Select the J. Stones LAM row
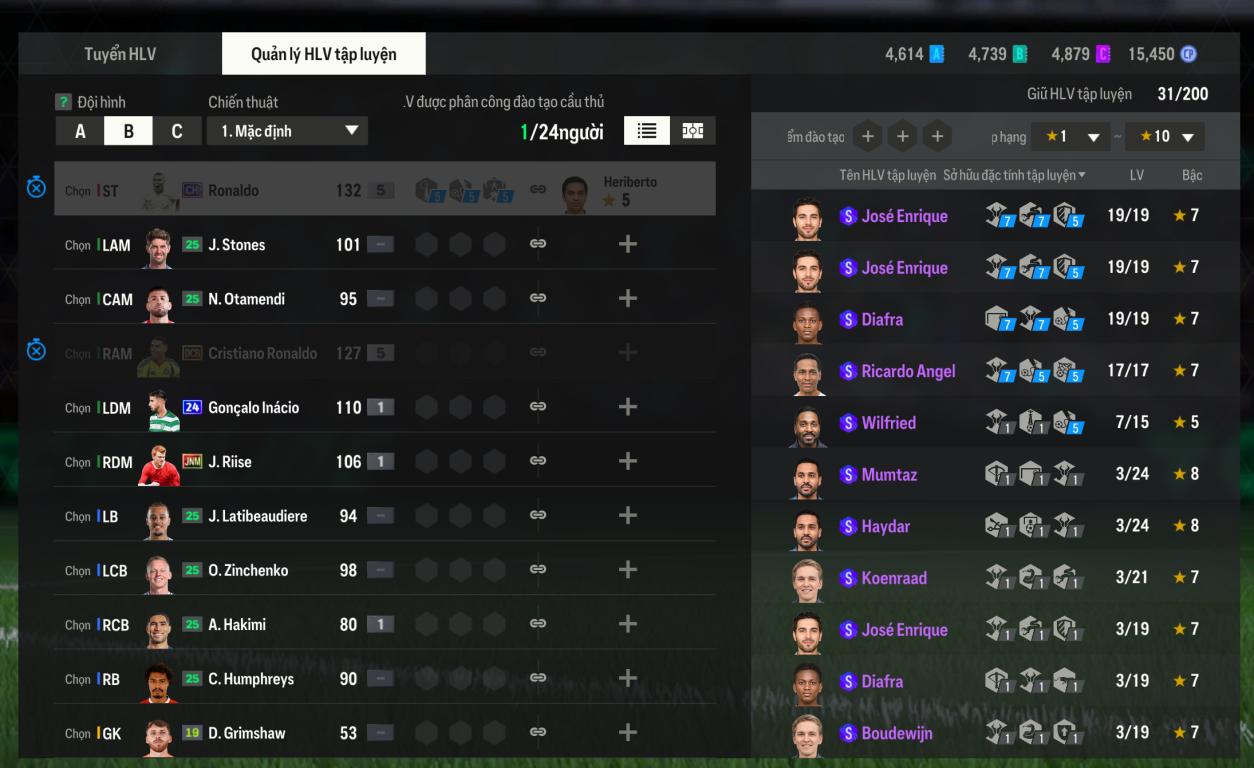 (236, 245)
